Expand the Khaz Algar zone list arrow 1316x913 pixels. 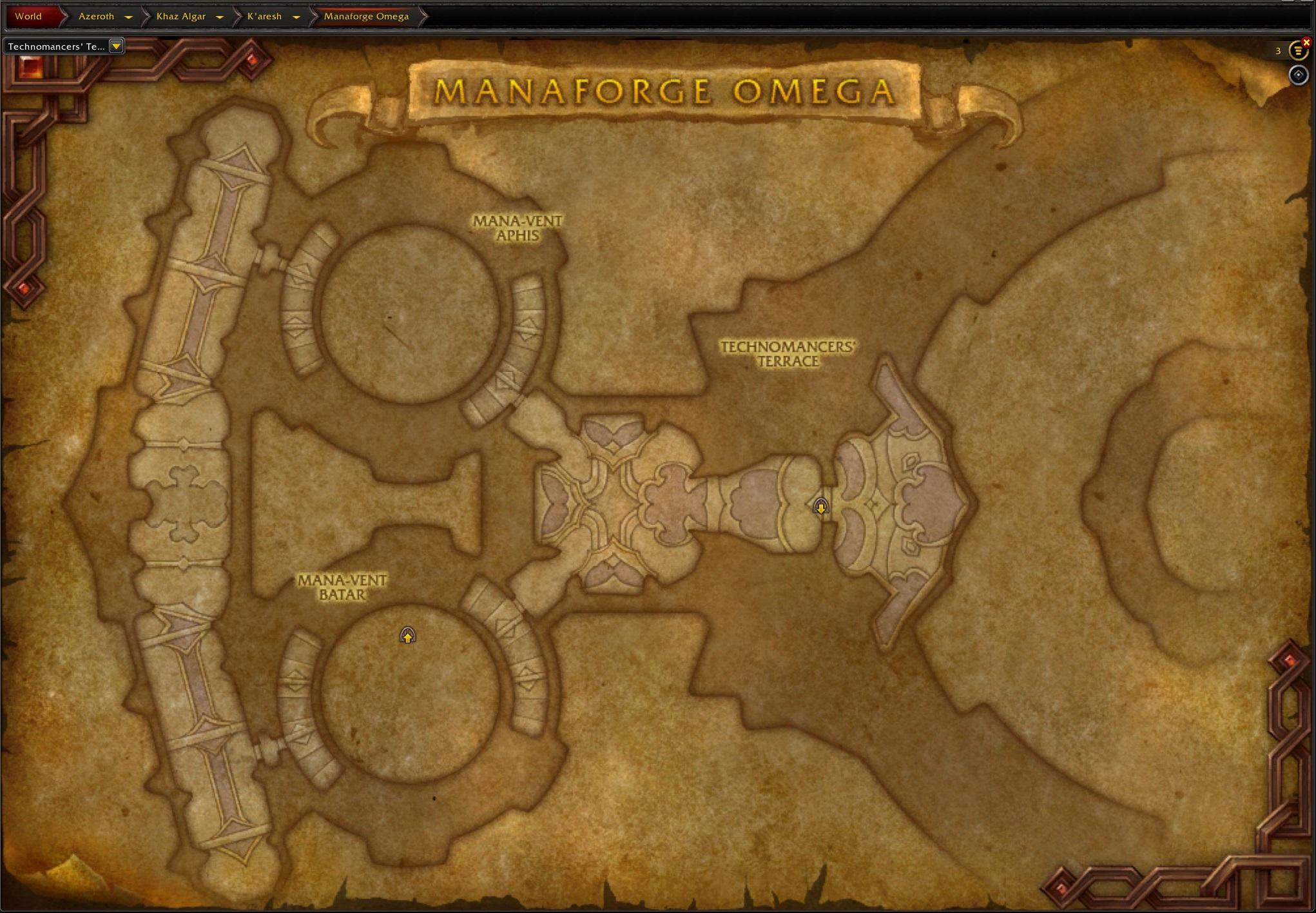(x=219, y=17)
